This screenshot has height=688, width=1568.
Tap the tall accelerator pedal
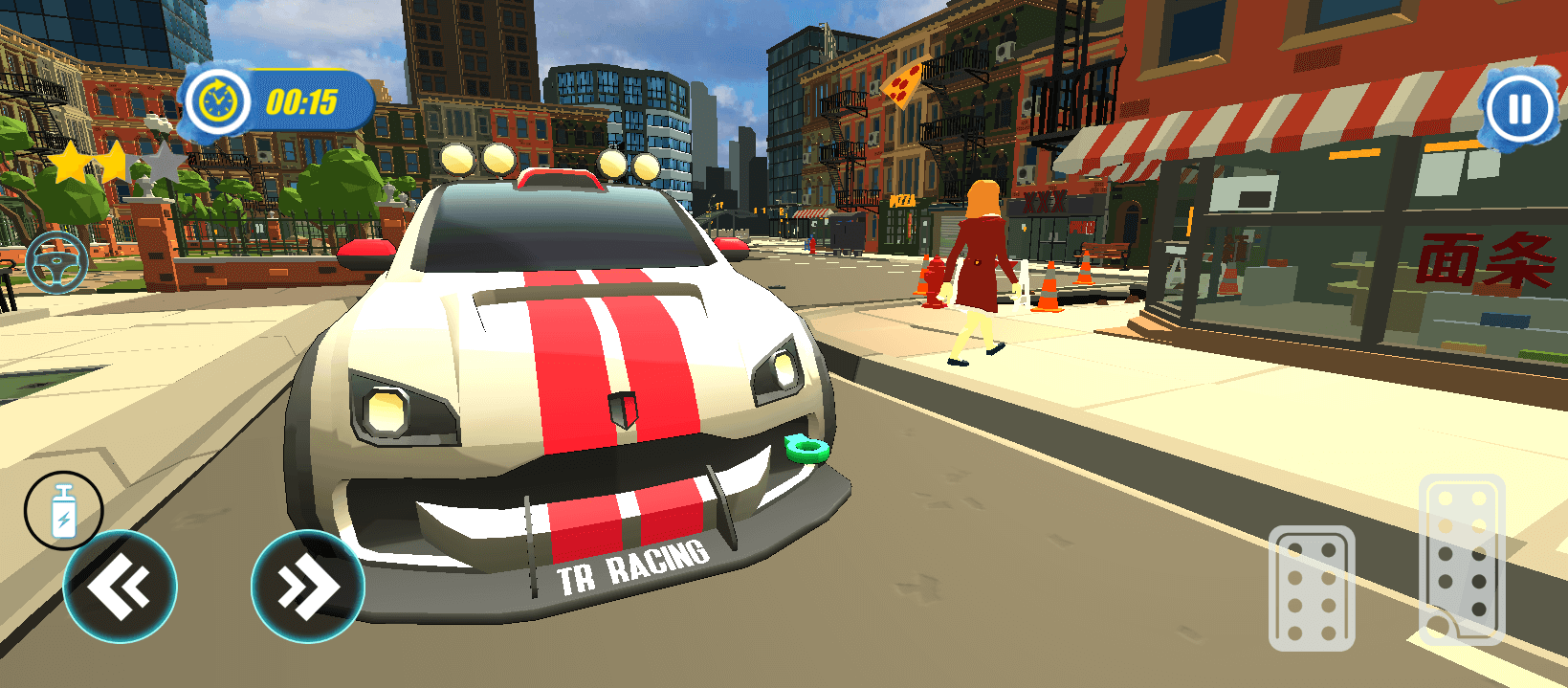click(x=1461, y=558)
